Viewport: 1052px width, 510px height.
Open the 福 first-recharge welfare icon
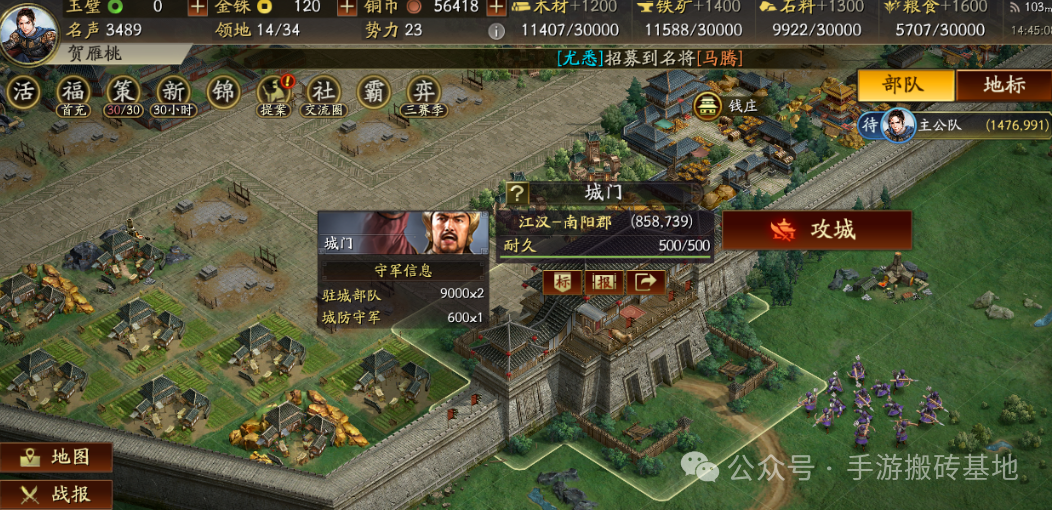point(73,92)
